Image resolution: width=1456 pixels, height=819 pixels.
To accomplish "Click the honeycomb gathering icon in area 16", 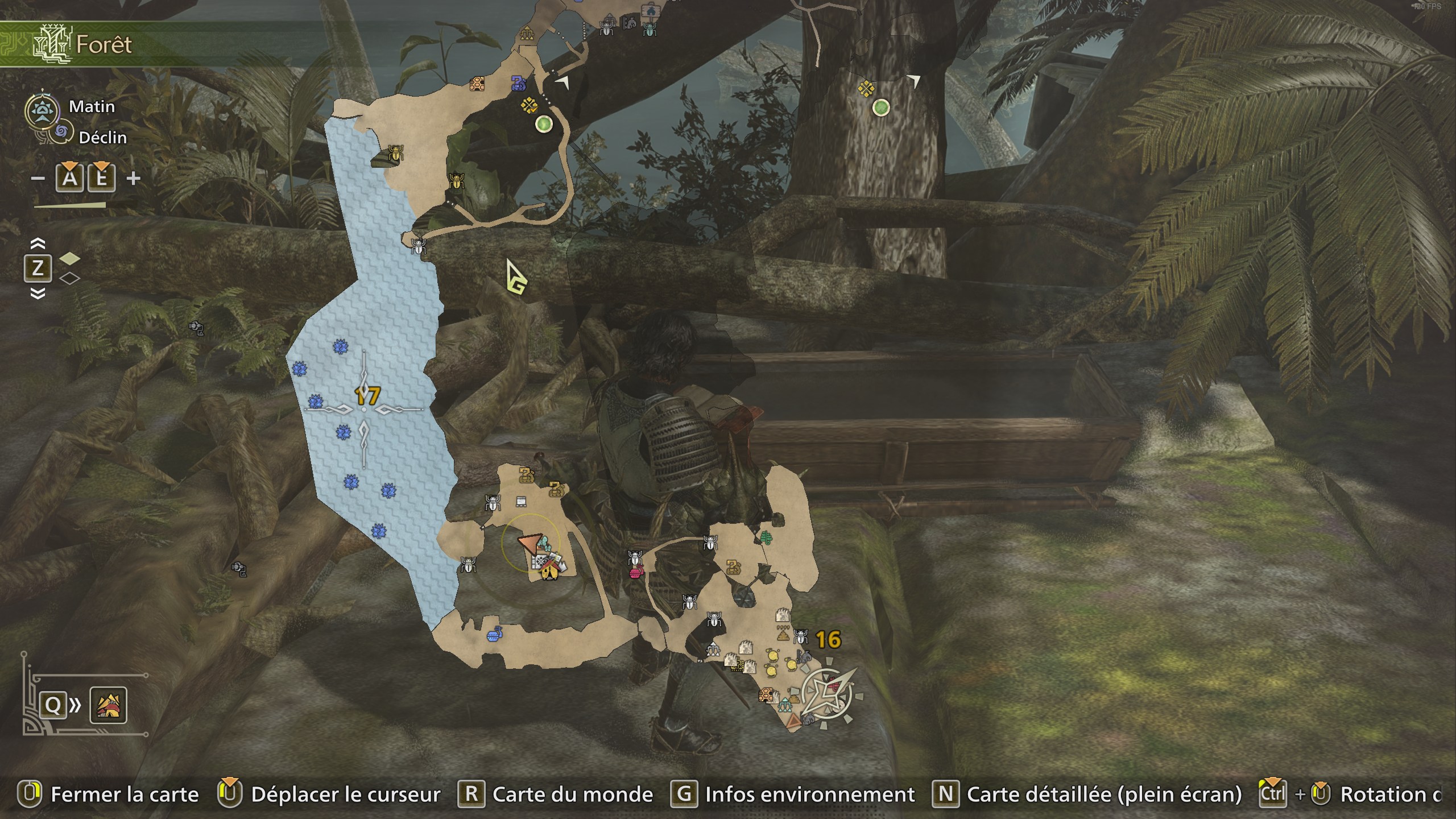I will (767, 695).
